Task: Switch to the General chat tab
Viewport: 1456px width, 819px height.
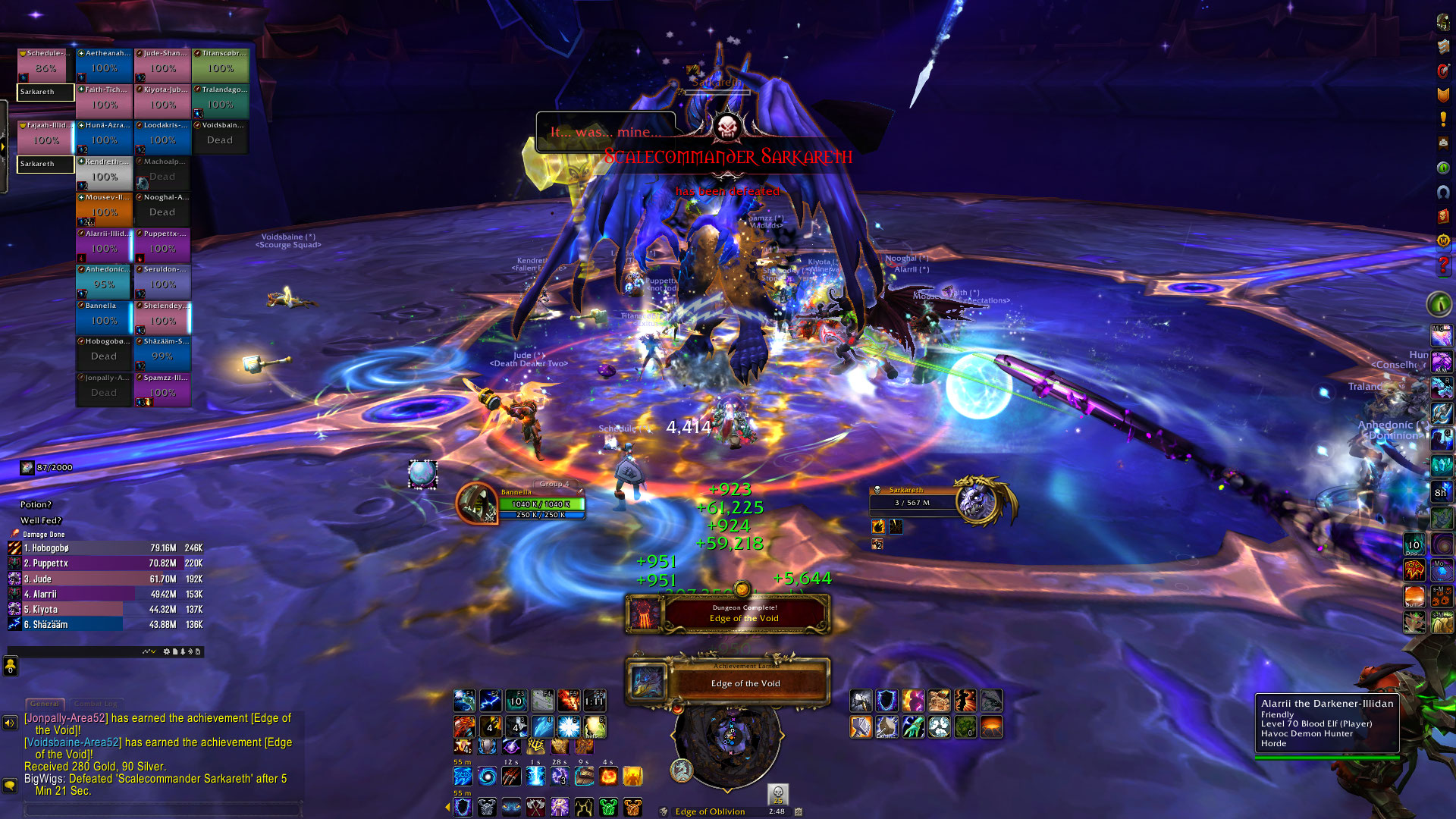Action: pyautogui.click(x=45, y=704)
